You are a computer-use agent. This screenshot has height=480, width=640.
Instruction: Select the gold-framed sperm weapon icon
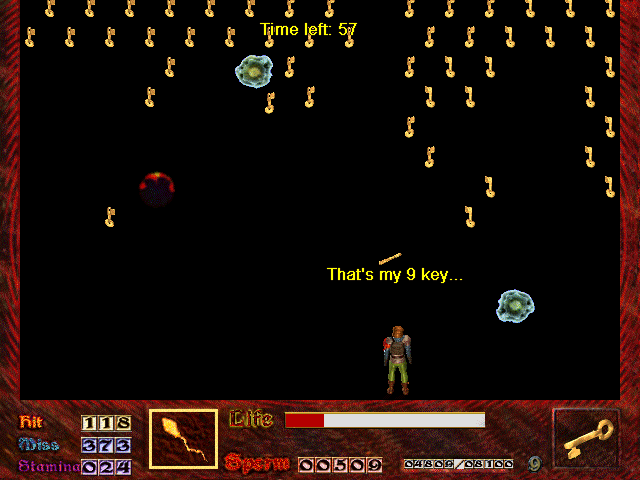(x=183, y=439)
